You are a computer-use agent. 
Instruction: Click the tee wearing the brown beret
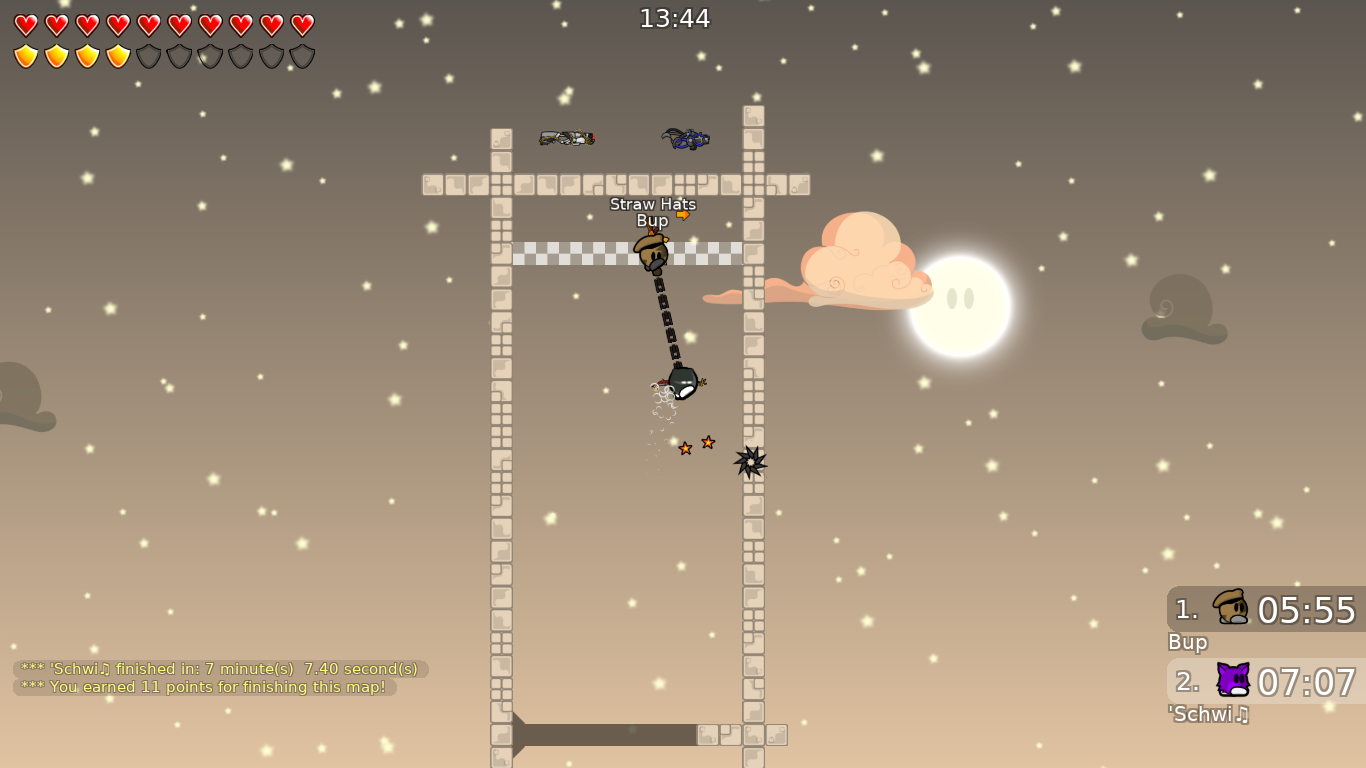[652, 253]
